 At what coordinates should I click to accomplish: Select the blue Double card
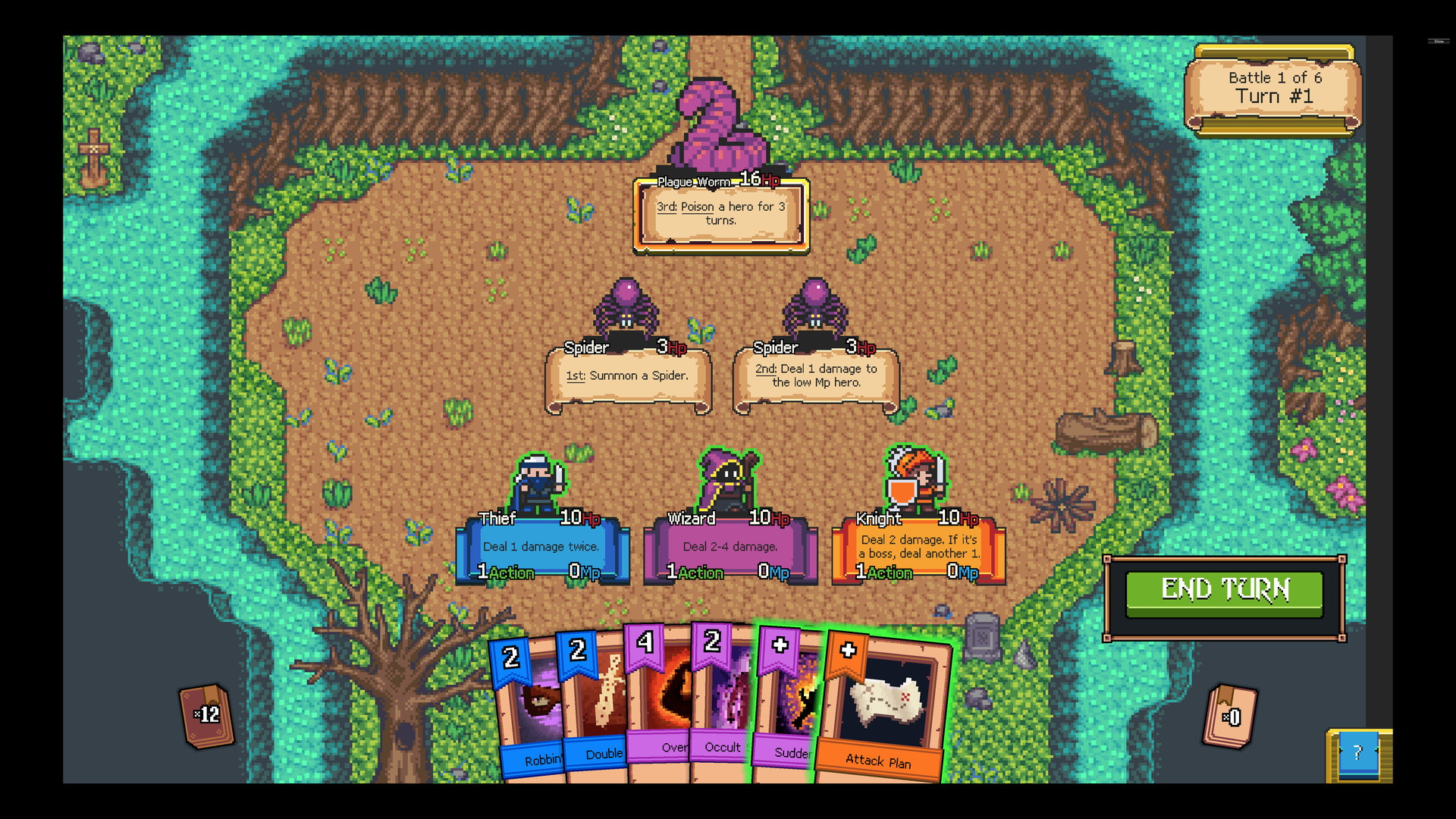point(599,705)
